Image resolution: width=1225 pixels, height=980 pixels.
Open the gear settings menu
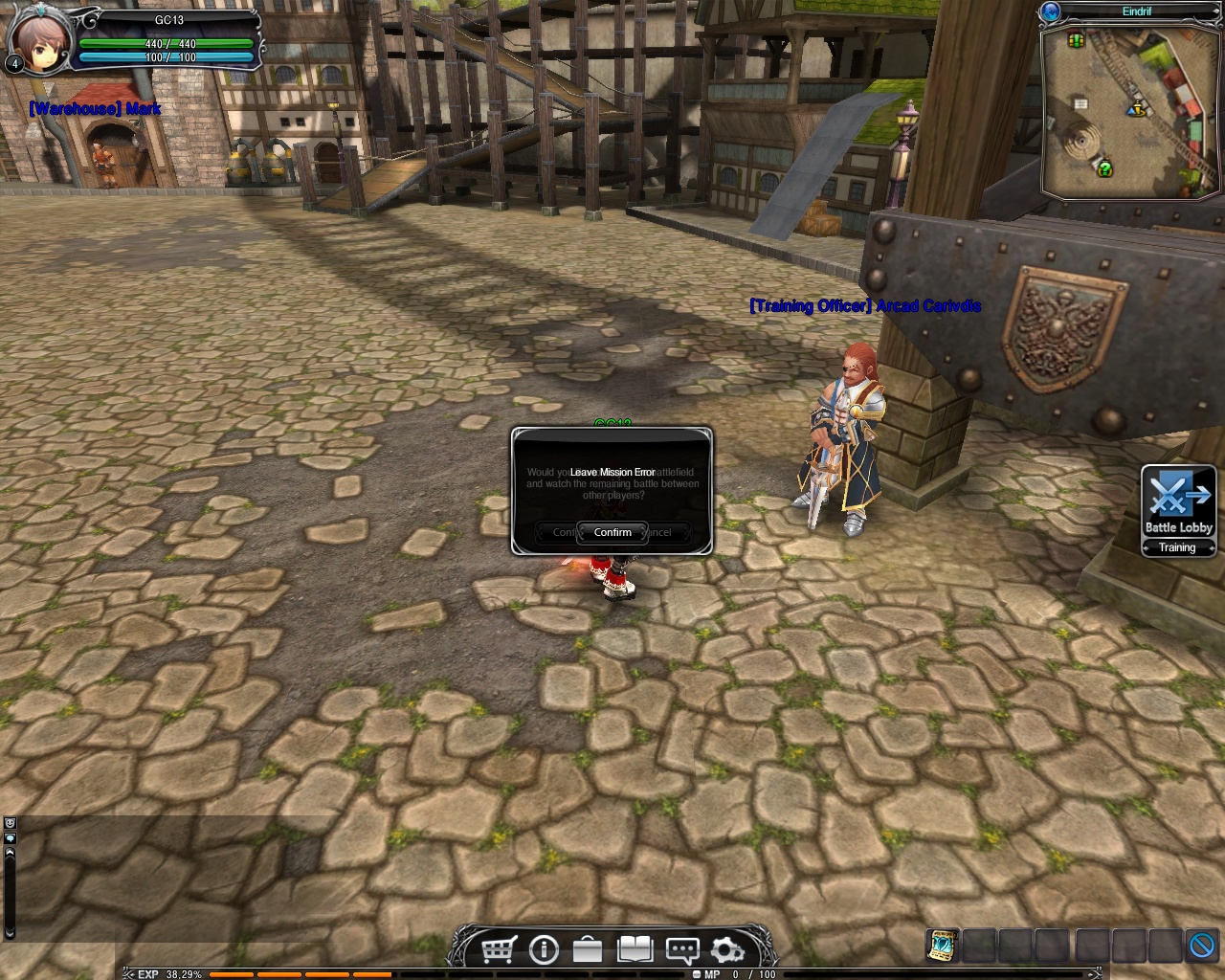tap(727, 949)
